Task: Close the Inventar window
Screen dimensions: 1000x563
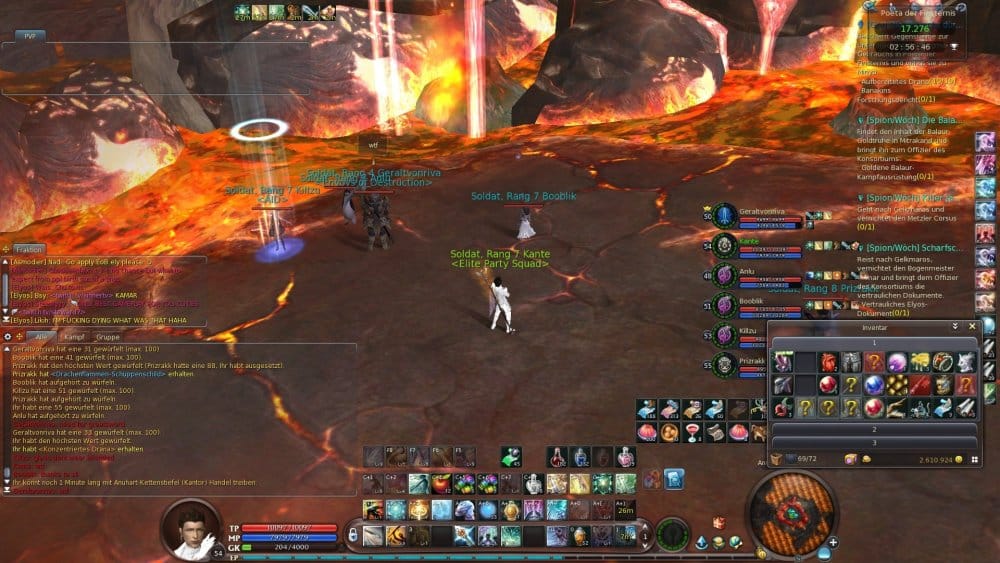Action: tap(970, 326)
